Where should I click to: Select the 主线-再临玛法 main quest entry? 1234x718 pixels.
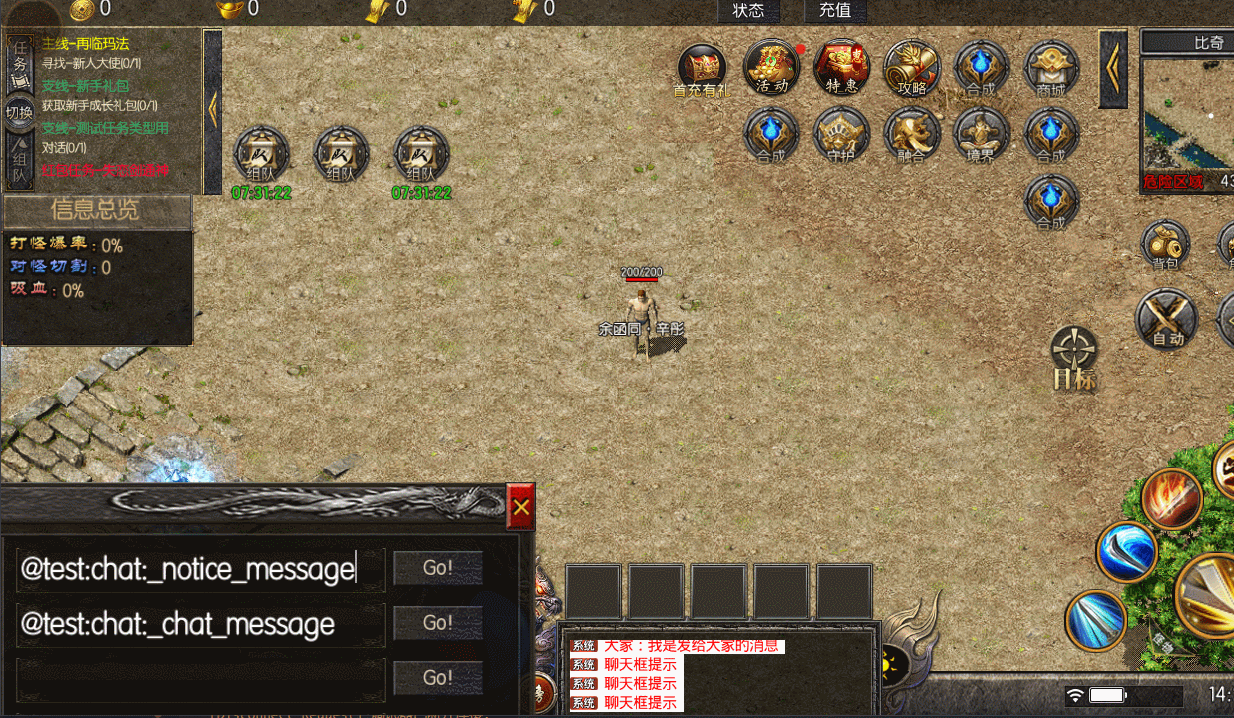tap(86, 44)
